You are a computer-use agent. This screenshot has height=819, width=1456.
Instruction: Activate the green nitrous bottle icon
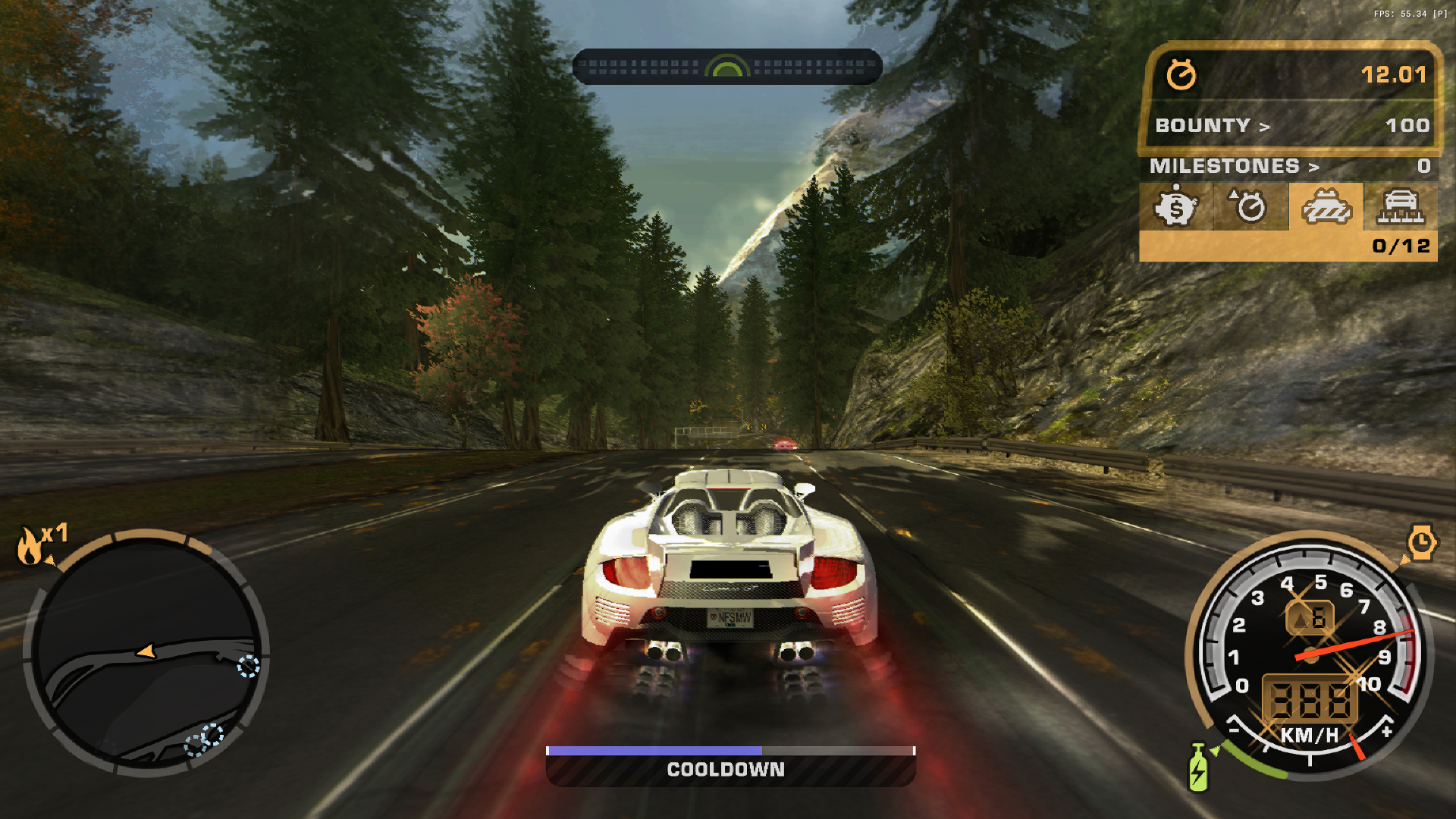point(1198,767)
